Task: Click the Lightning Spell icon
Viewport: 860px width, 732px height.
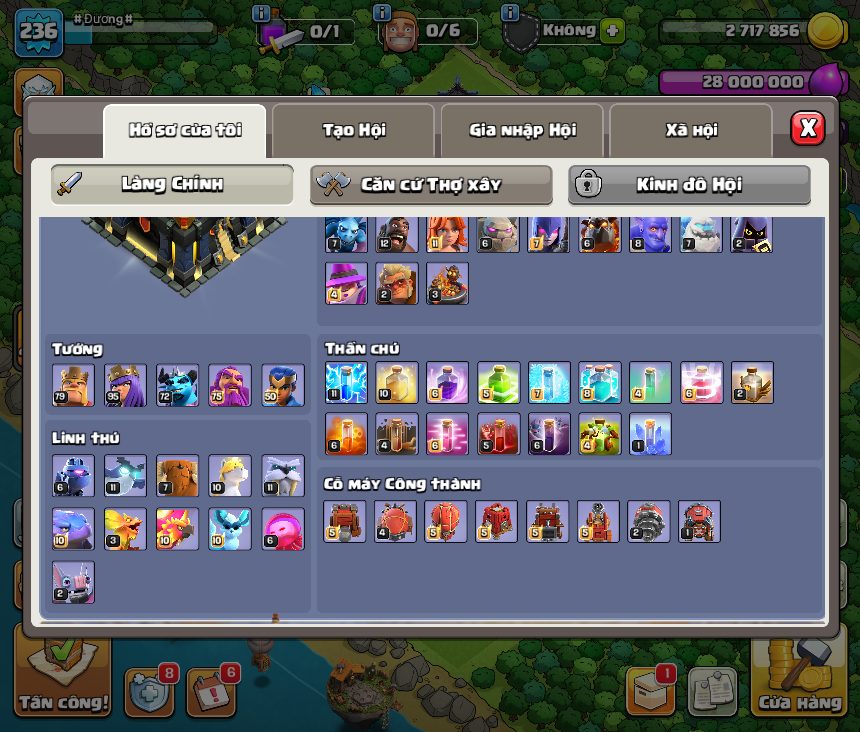Action: 346,382
